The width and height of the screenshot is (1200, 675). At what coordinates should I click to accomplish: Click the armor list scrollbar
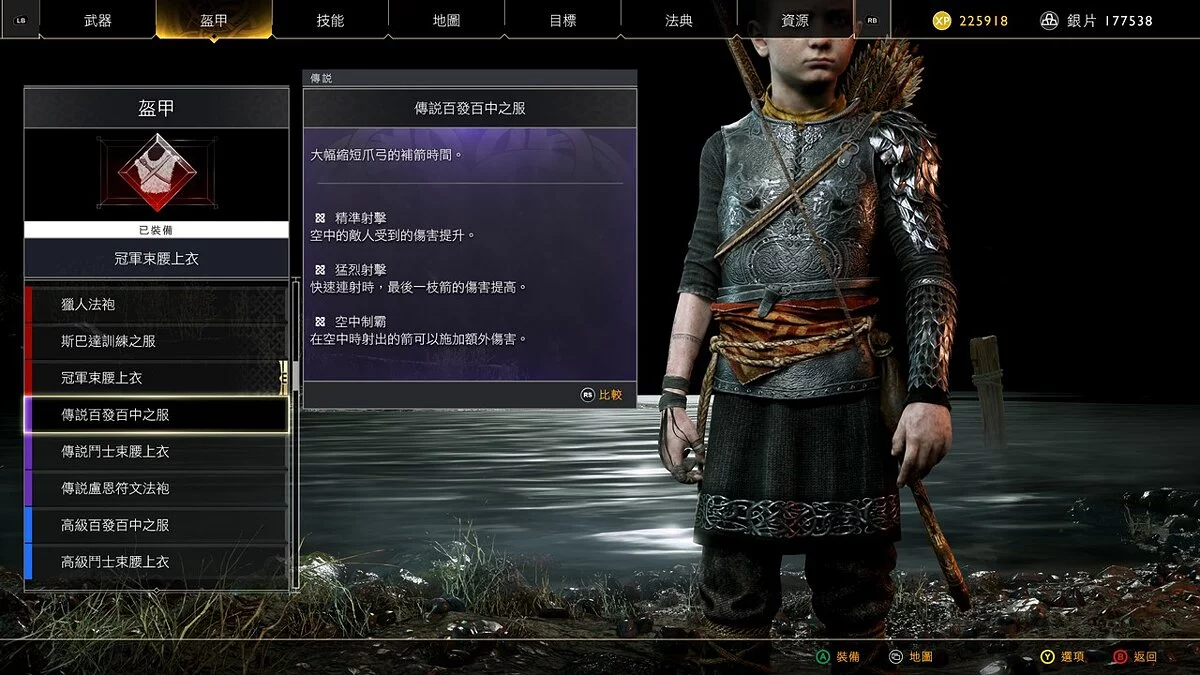[295, 375]
